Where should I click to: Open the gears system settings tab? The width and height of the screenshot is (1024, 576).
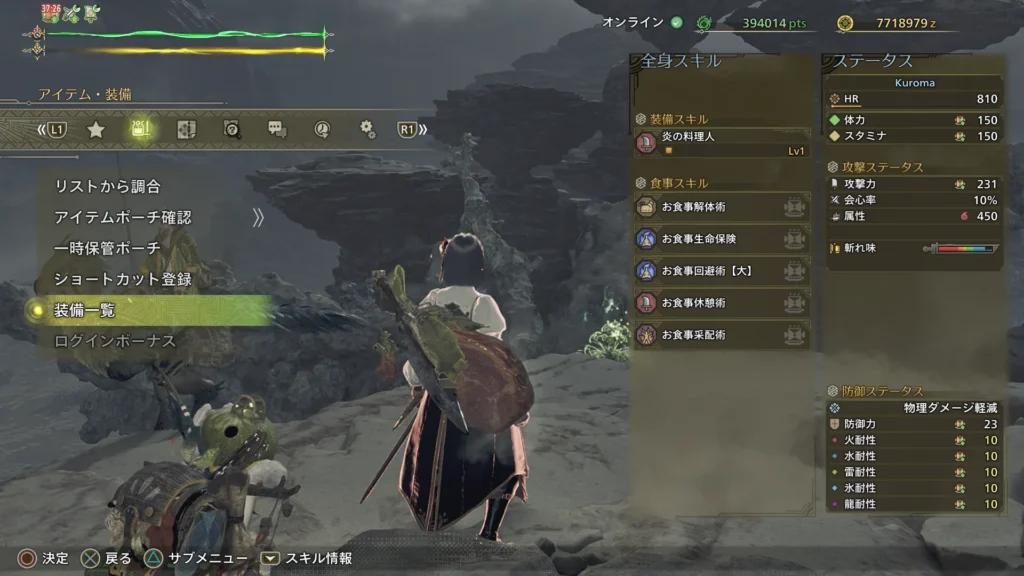(x=367, y=129)
